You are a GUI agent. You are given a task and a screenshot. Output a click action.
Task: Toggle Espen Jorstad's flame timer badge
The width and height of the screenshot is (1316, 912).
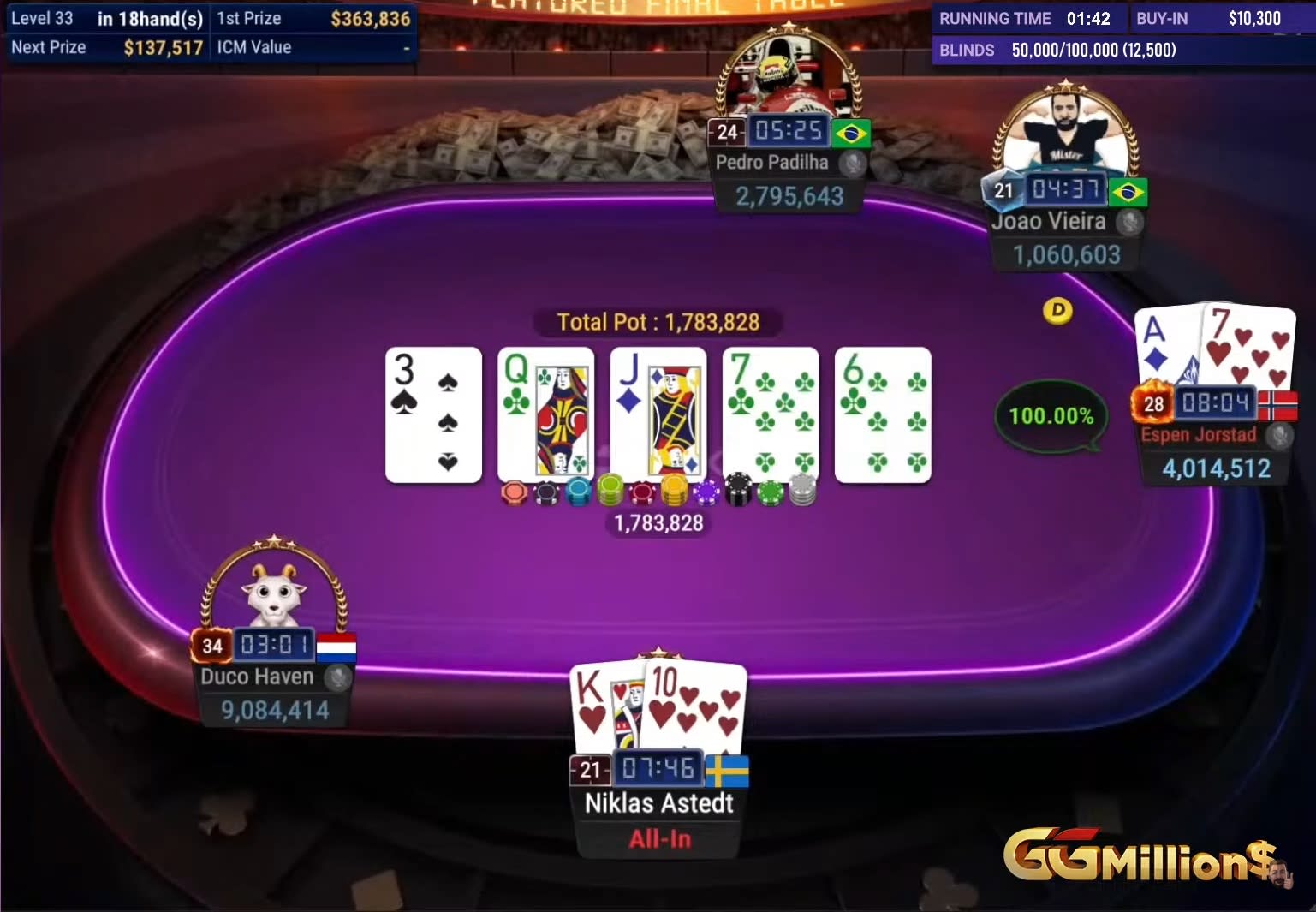pyautogui.click(x=1154, y=402)
